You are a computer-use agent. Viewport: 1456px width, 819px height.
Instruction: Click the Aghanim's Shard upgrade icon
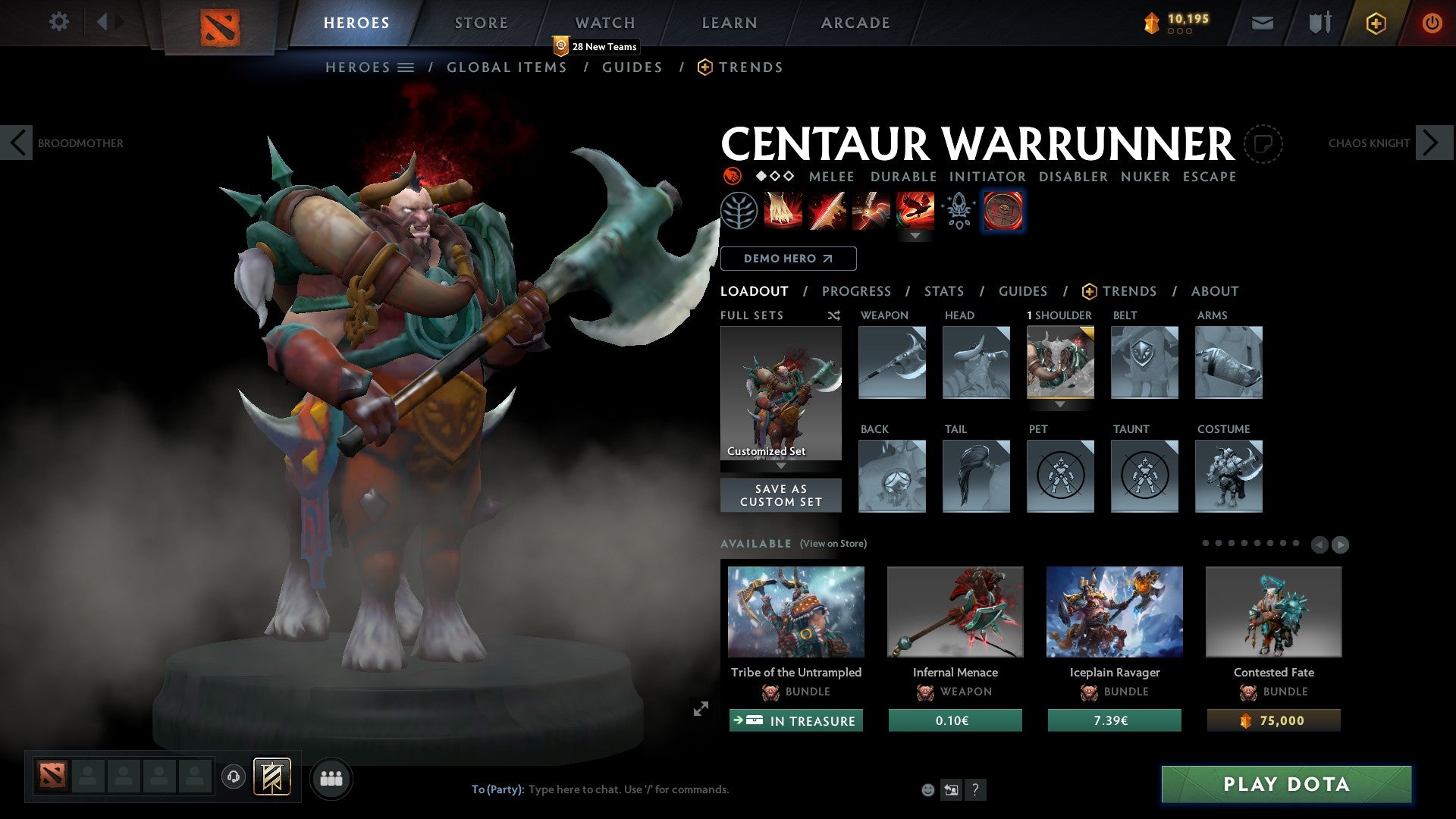[x=957, y=211]
